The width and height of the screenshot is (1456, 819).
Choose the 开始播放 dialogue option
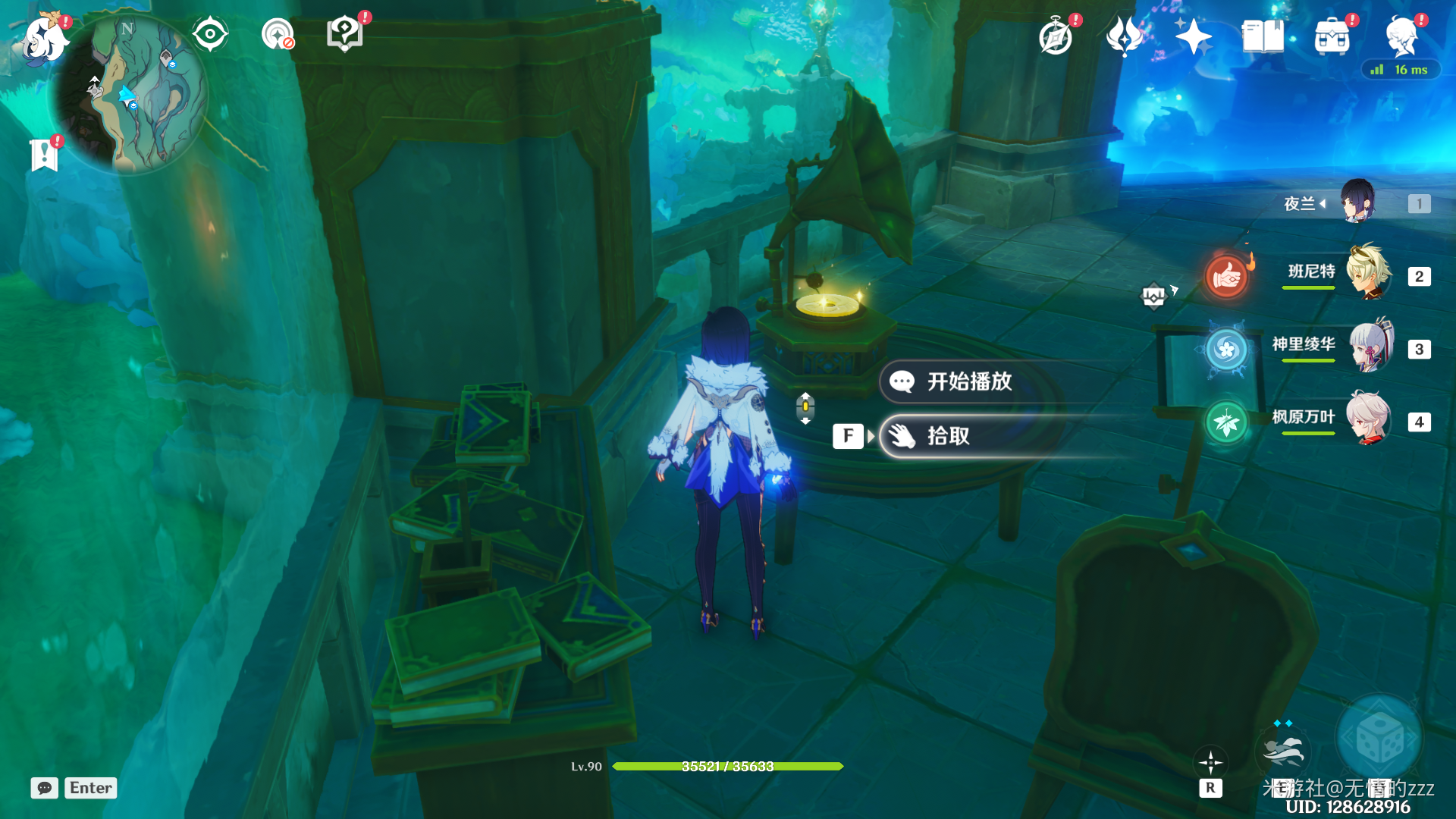coord(968,381)
